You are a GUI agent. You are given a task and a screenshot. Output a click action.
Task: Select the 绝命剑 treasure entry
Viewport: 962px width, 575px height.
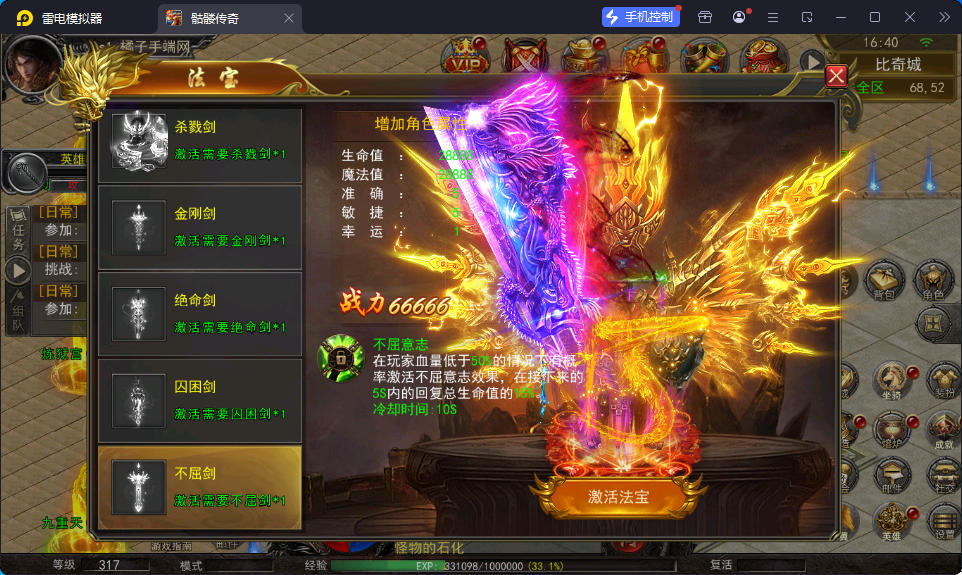click(200, 312)
